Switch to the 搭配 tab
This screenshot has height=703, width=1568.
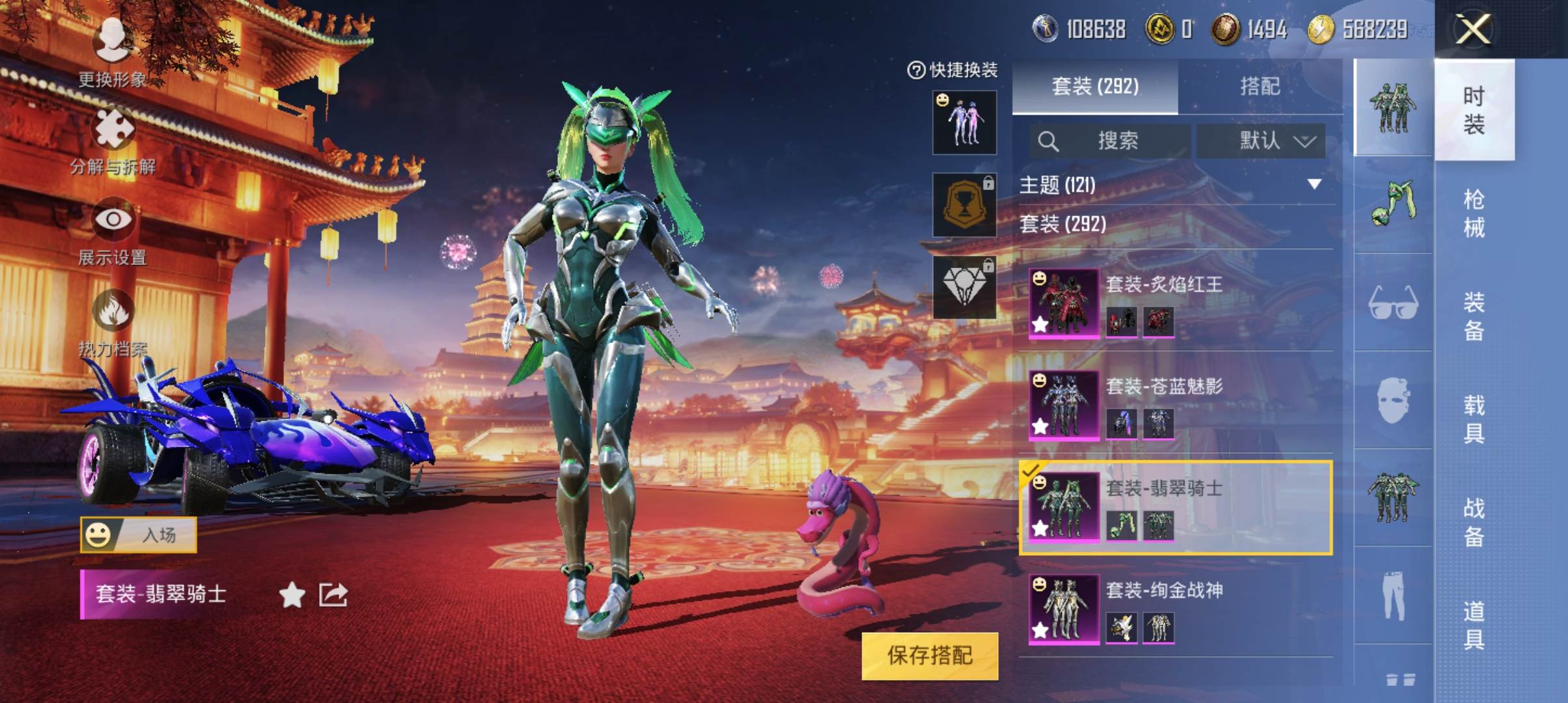click(1259, 86)
